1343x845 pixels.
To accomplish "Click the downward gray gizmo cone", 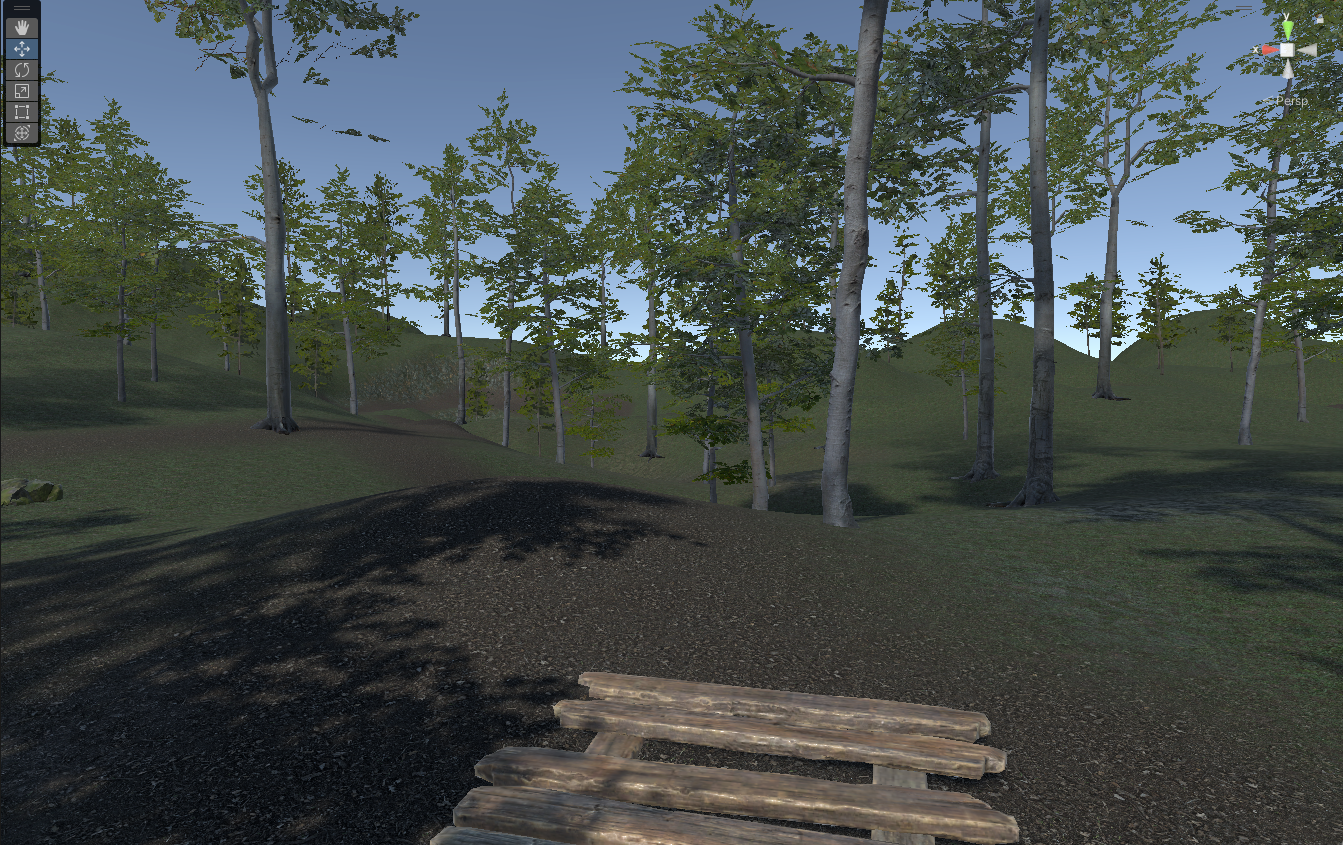I will (x=1288, y=71).
